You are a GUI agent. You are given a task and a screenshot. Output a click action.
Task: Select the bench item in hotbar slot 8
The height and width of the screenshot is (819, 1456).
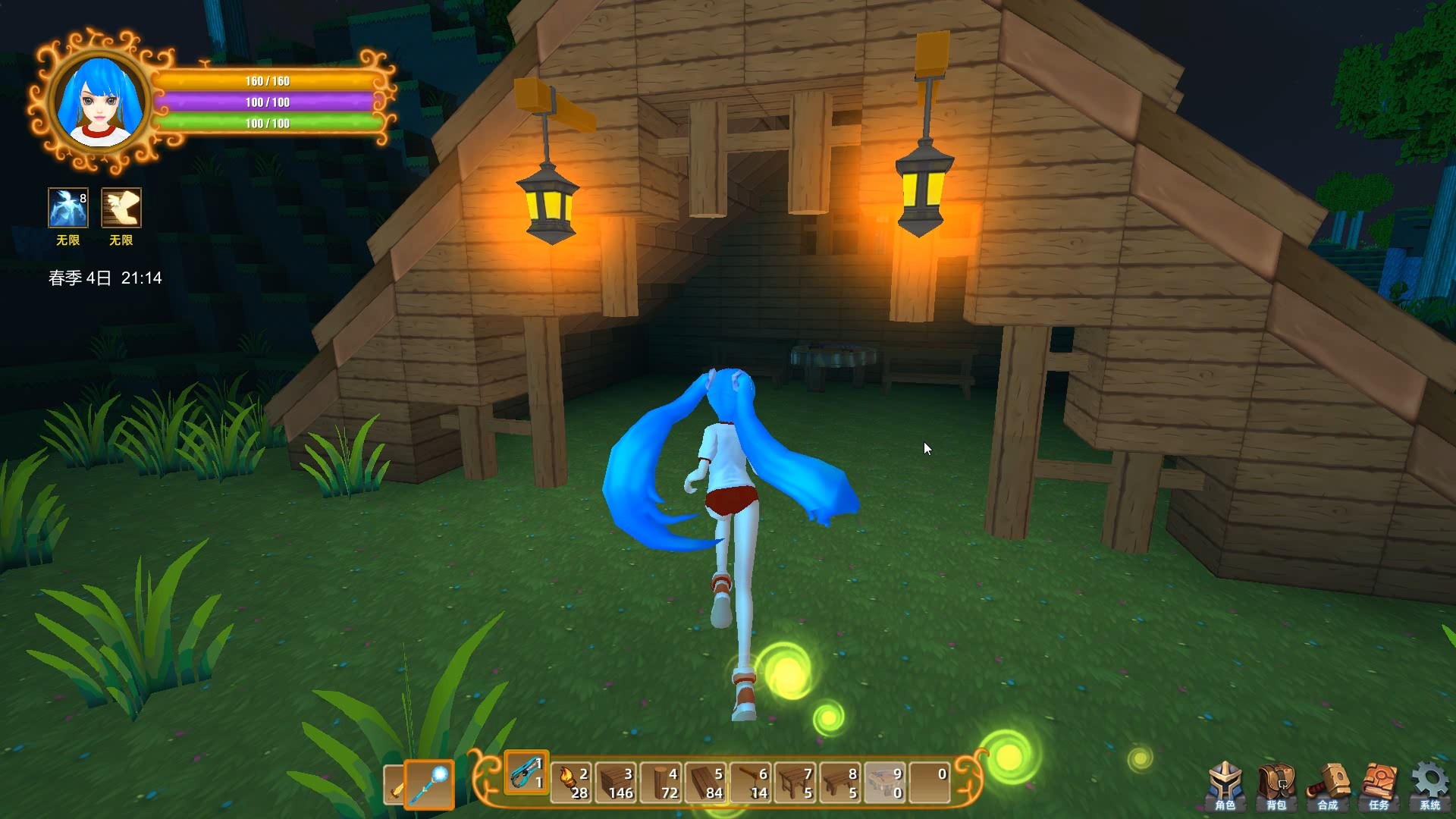click(x=839, y=784)
